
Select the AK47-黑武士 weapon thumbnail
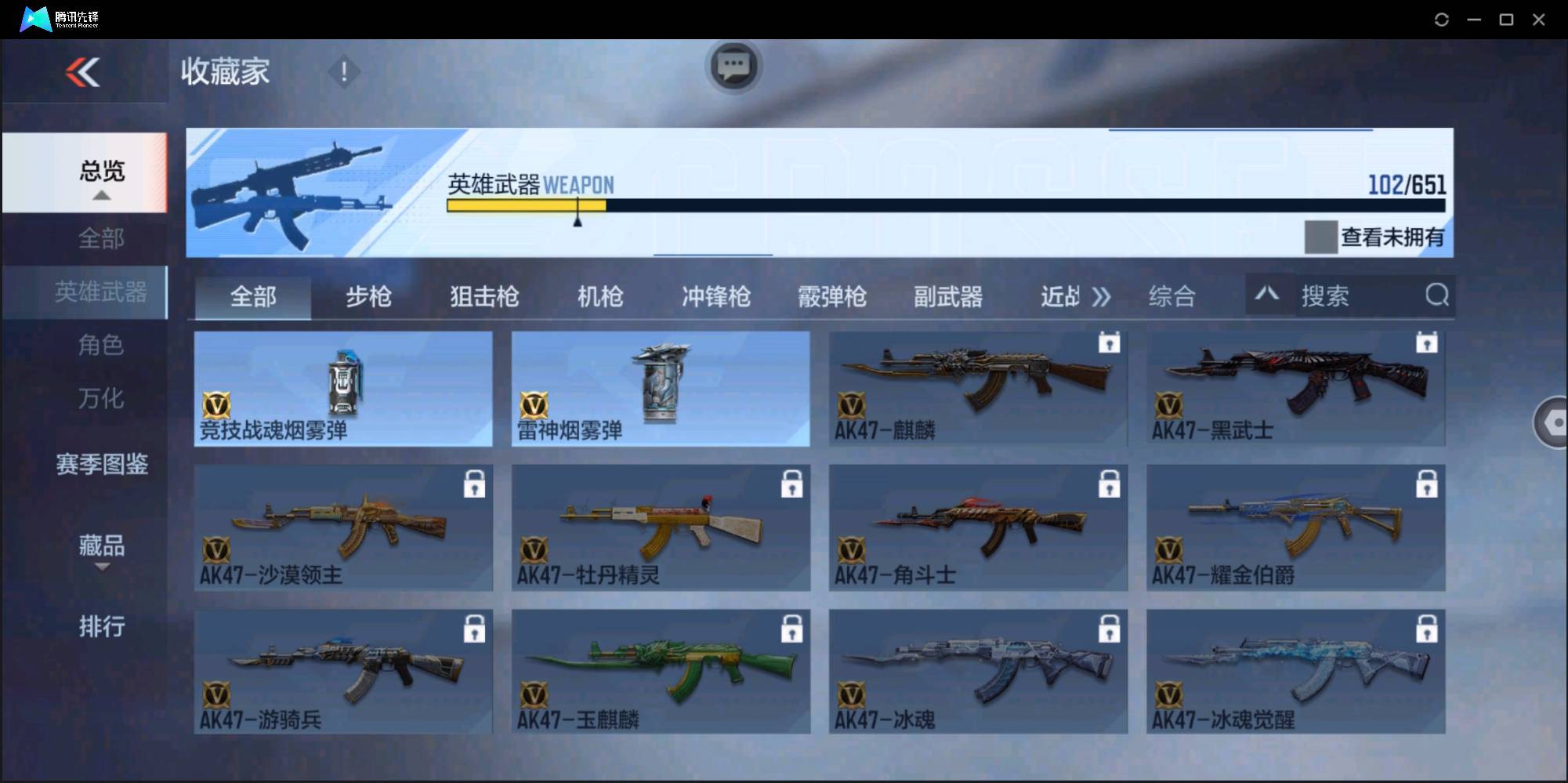coord(1295,388)
